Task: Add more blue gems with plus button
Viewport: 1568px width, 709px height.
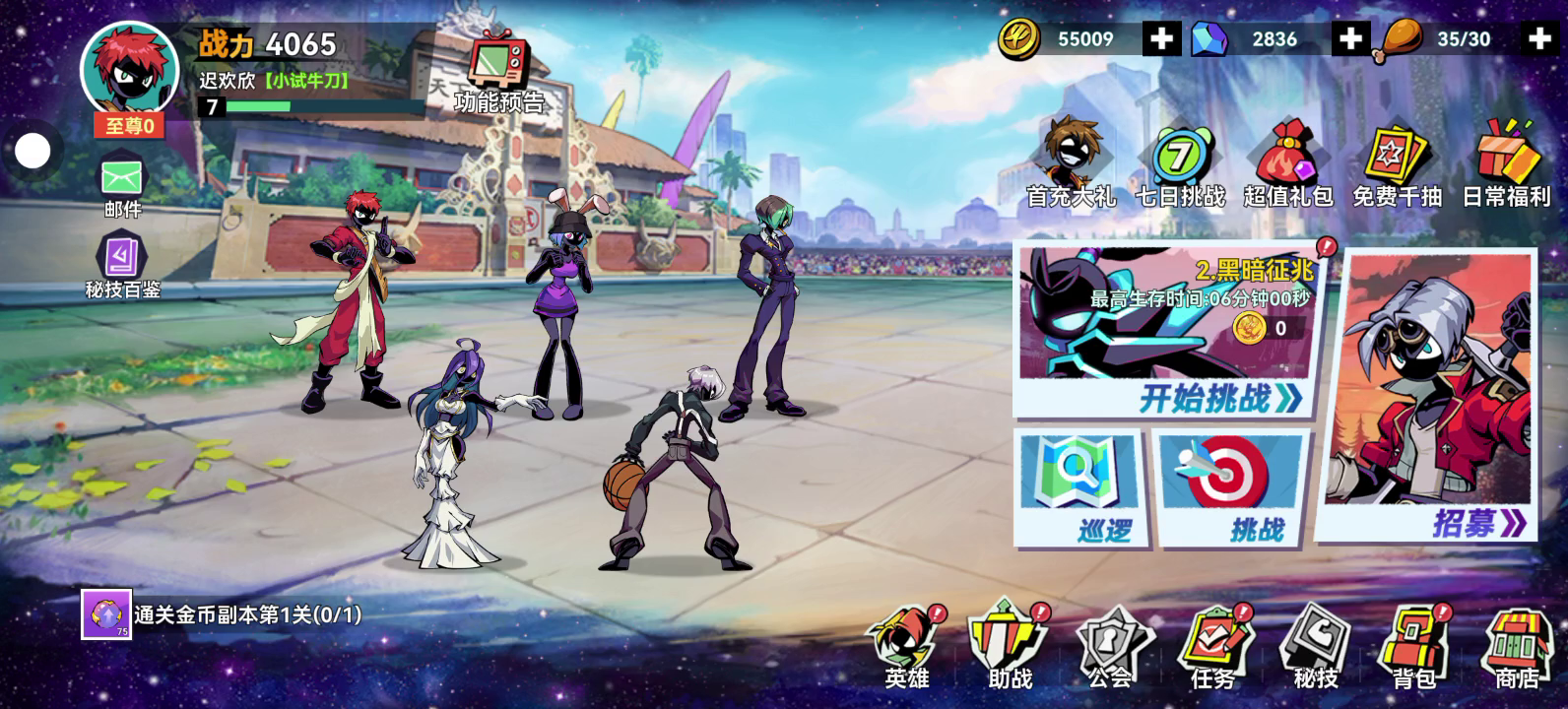Action: 1350,39
